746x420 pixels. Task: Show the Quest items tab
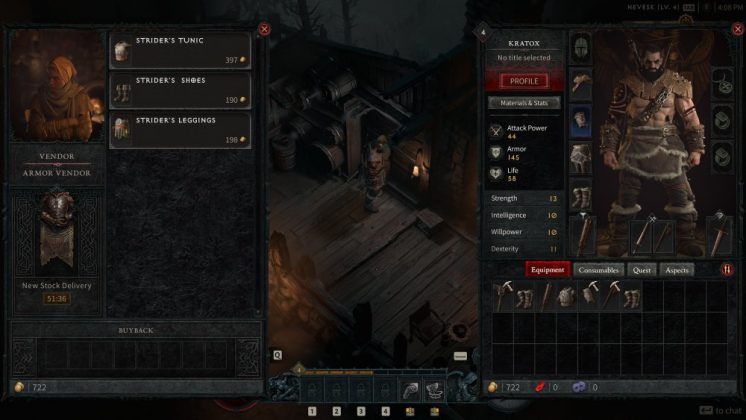pyautogui.click(x=642, y=269)
